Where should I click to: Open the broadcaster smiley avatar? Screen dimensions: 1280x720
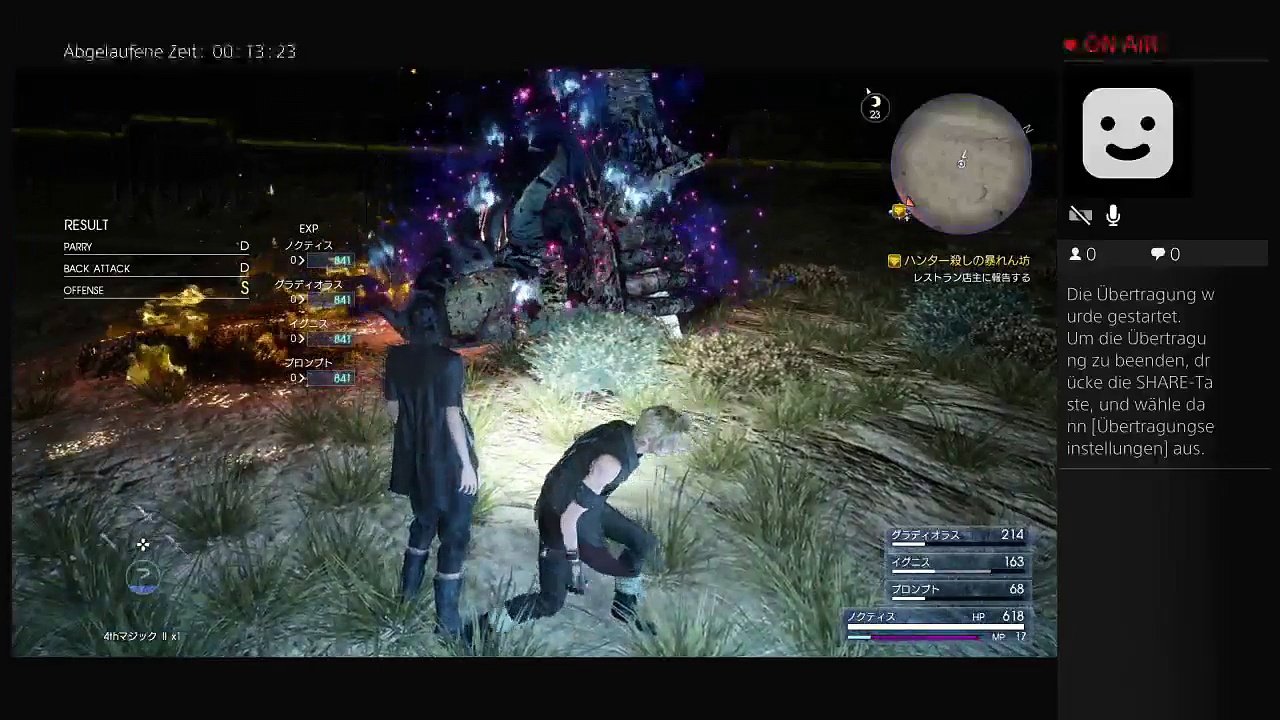pyautogui.click(x=1127, y=133)
